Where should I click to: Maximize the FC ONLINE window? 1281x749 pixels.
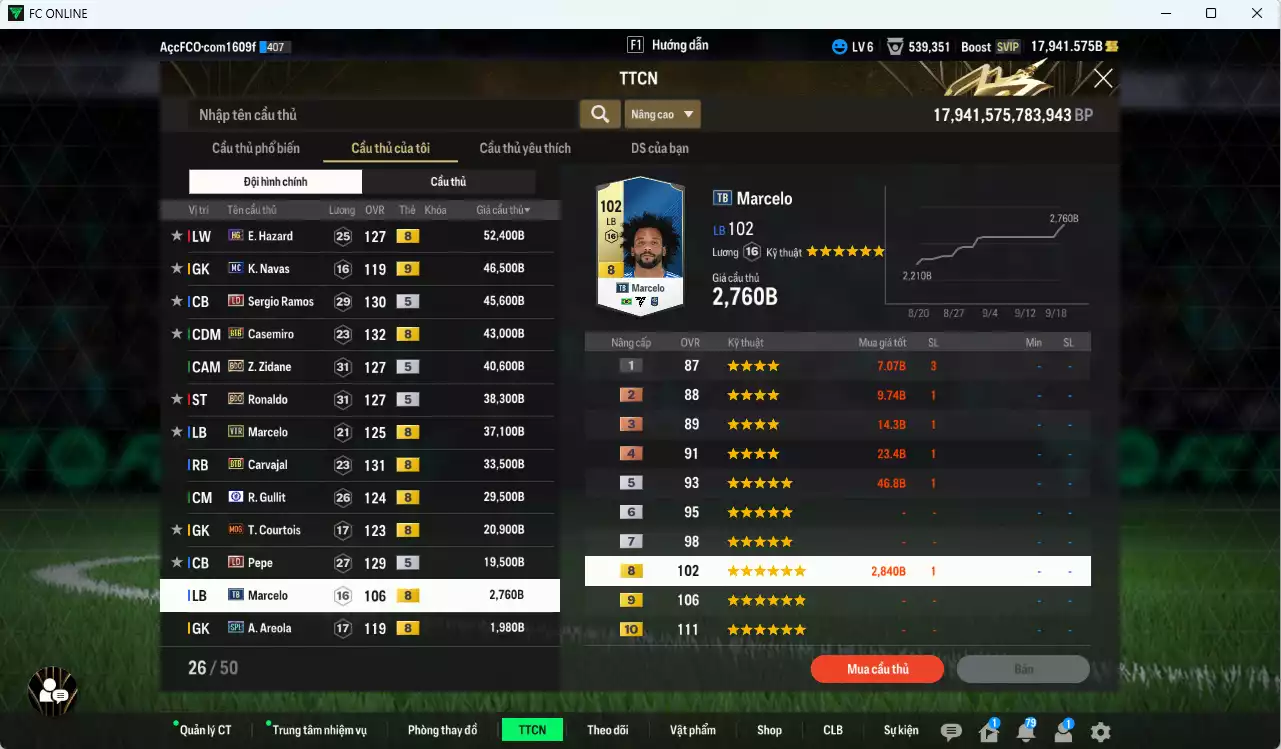click(x=1211, y=13)
